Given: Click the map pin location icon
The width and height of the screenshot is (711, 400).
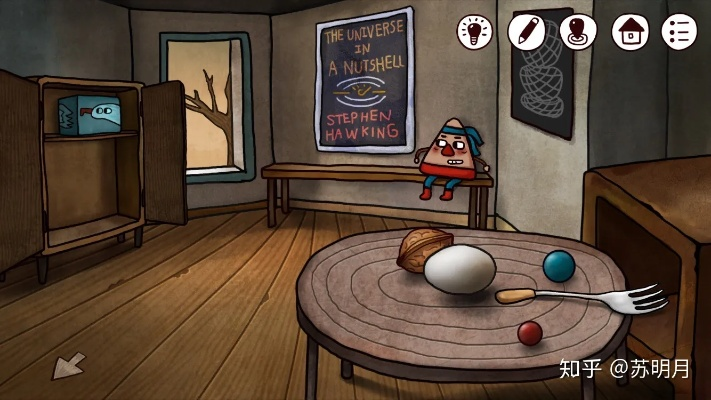Looking at the screenshot, I should point(578,31).
